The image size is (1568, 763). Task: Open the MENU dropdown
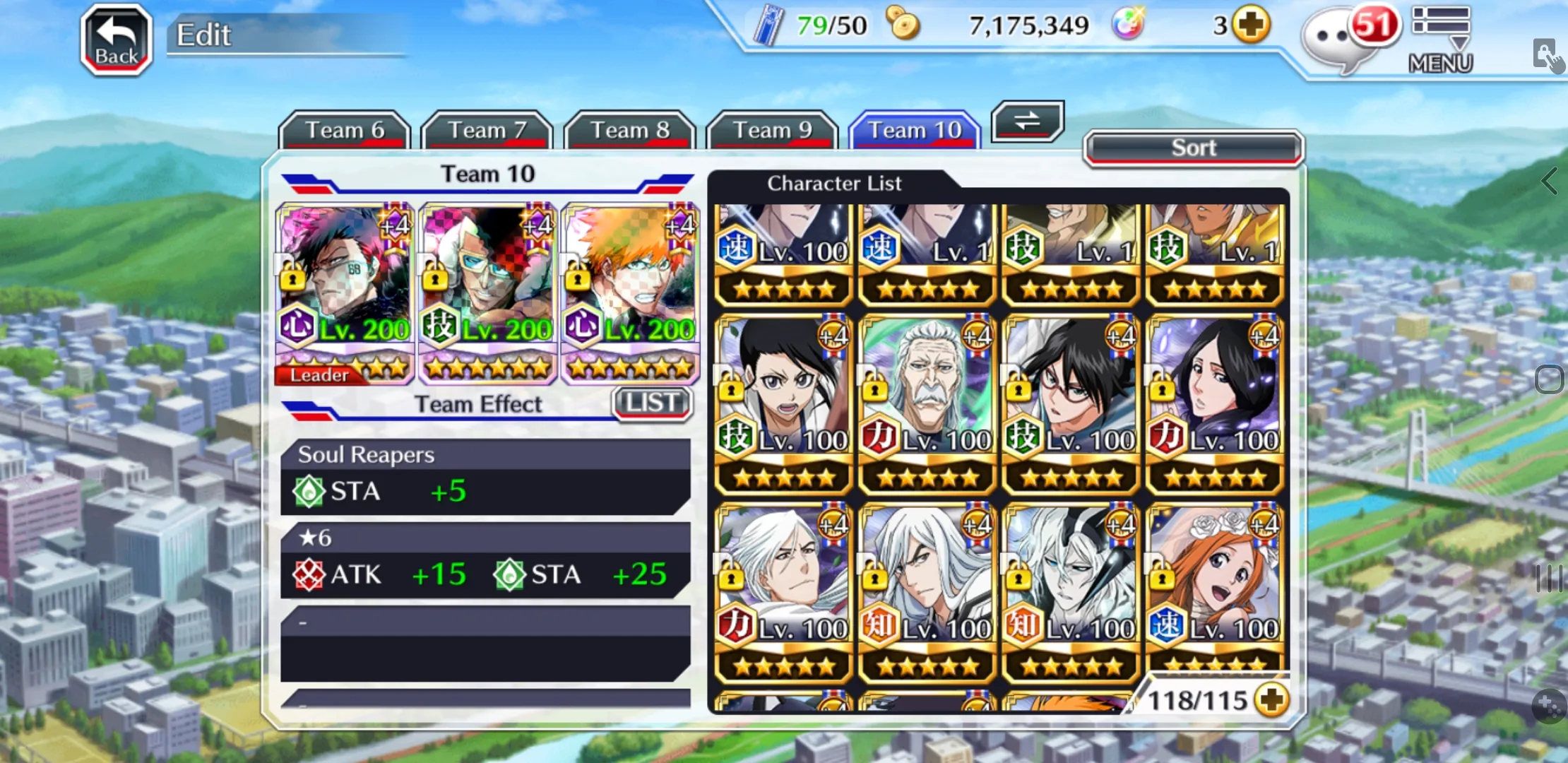click(x=1441, y=40)
